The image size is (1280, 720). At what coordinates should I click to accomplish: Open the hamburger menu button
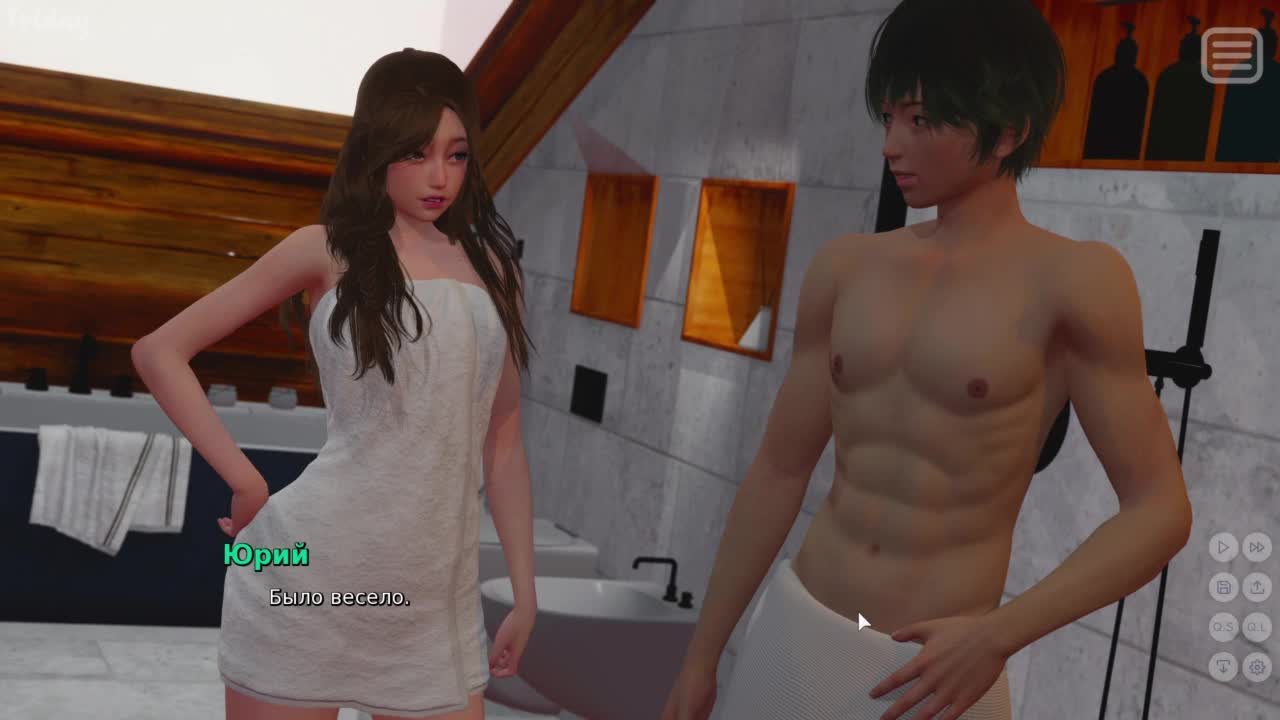coord(1231,55)
